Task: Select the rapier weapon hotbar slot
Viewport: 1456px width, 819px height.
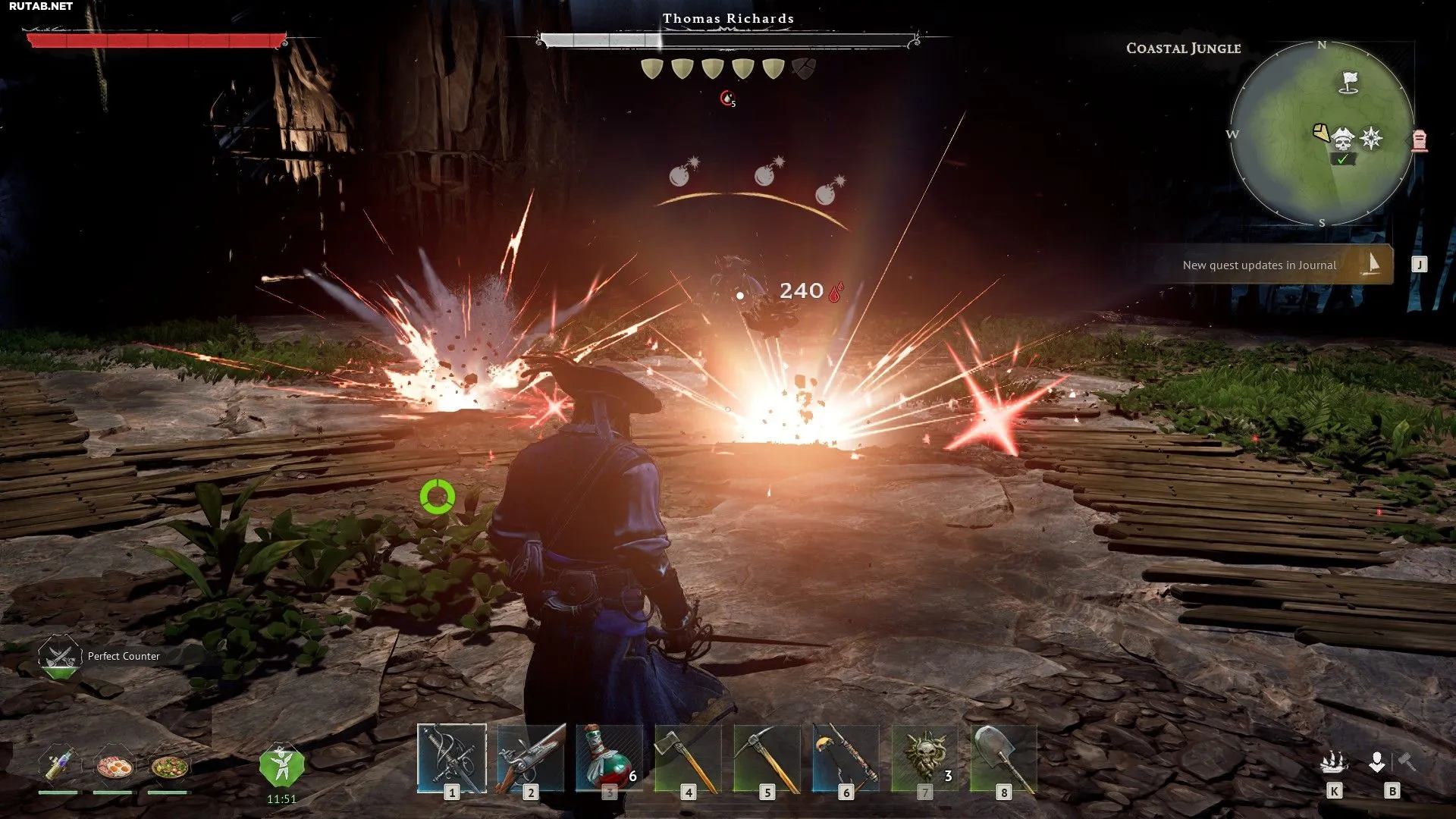Action: 452,758
